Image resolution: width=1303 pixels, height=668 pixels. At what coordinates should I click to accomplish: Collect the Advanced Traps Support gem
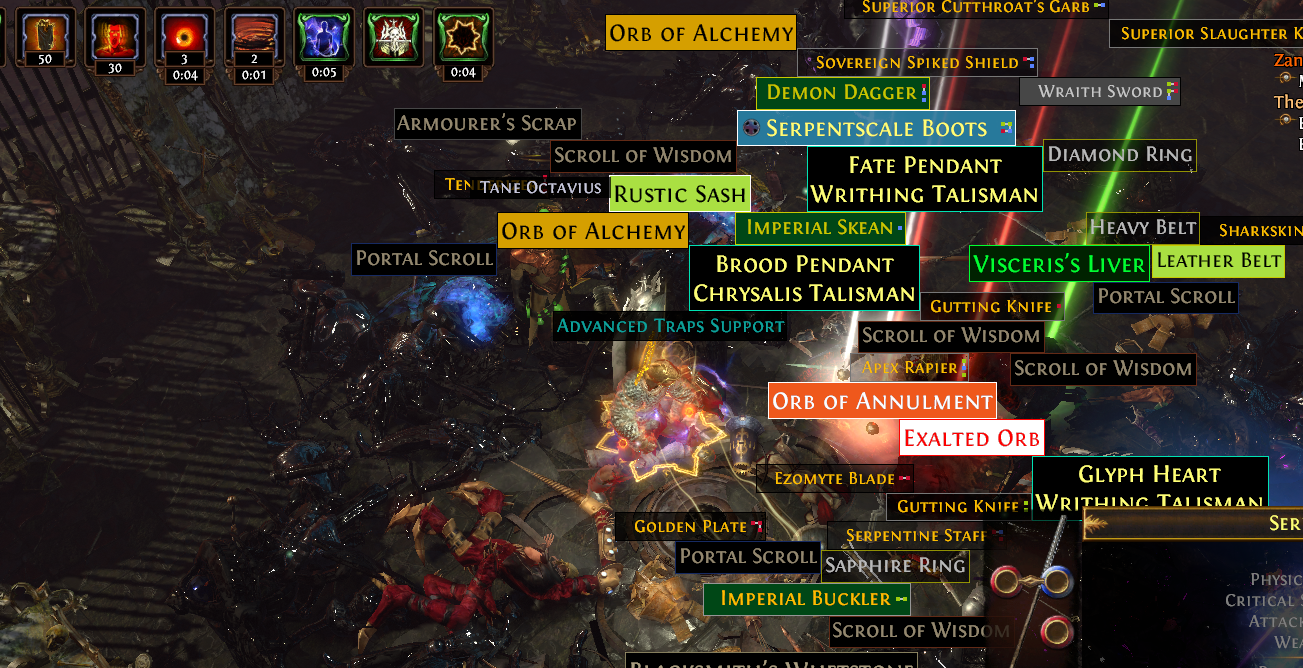click(x=670, y=326)
